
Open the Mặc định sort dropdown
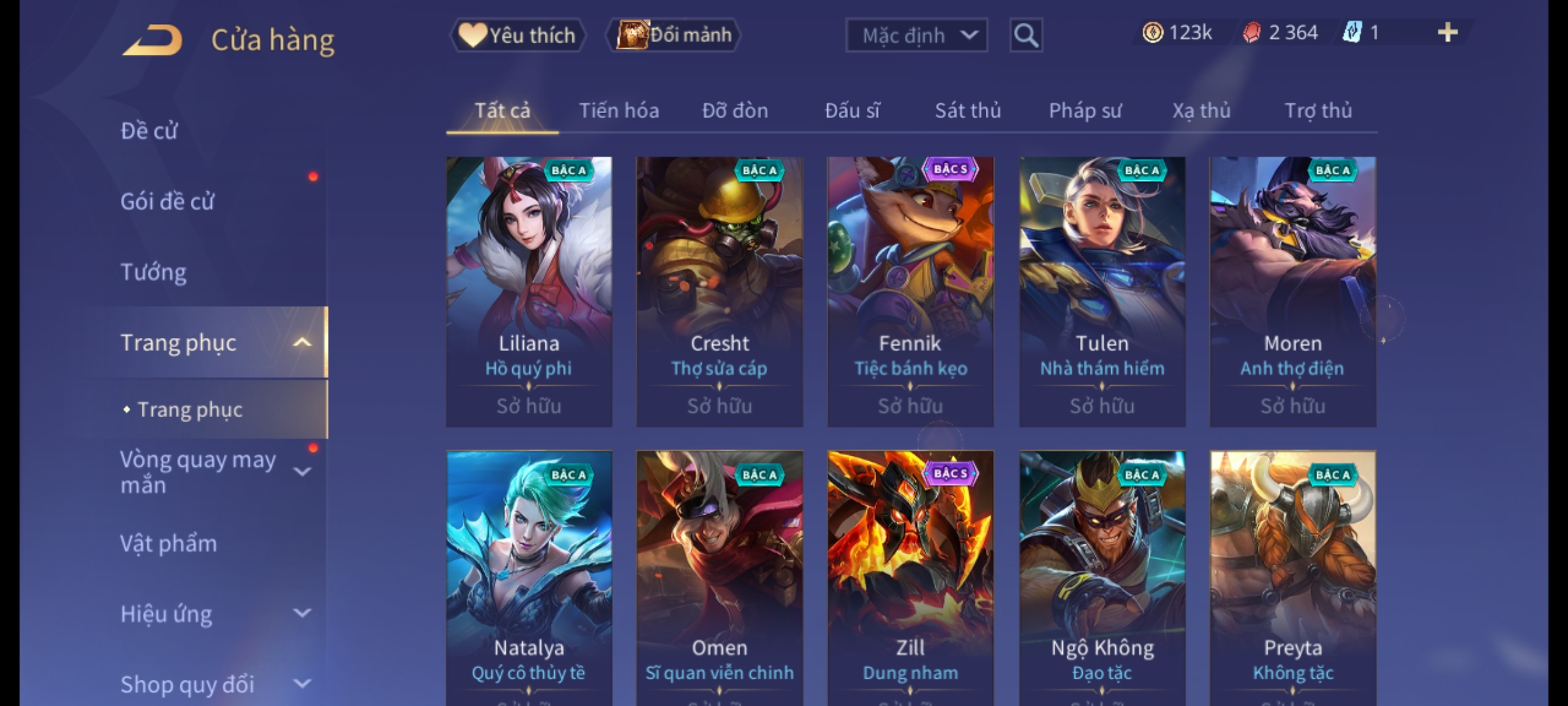pyautogui.click(x=916, y=35)
